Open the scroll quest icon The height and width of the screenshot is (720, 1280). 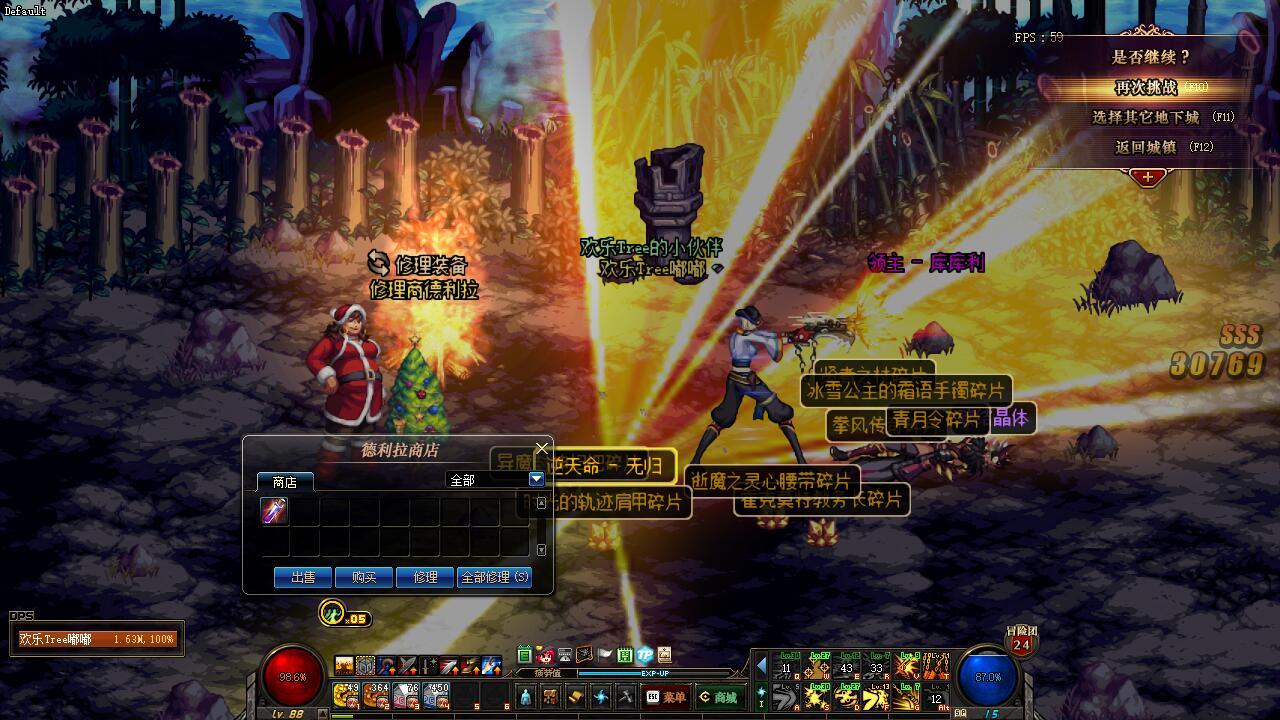click(576, 697)
